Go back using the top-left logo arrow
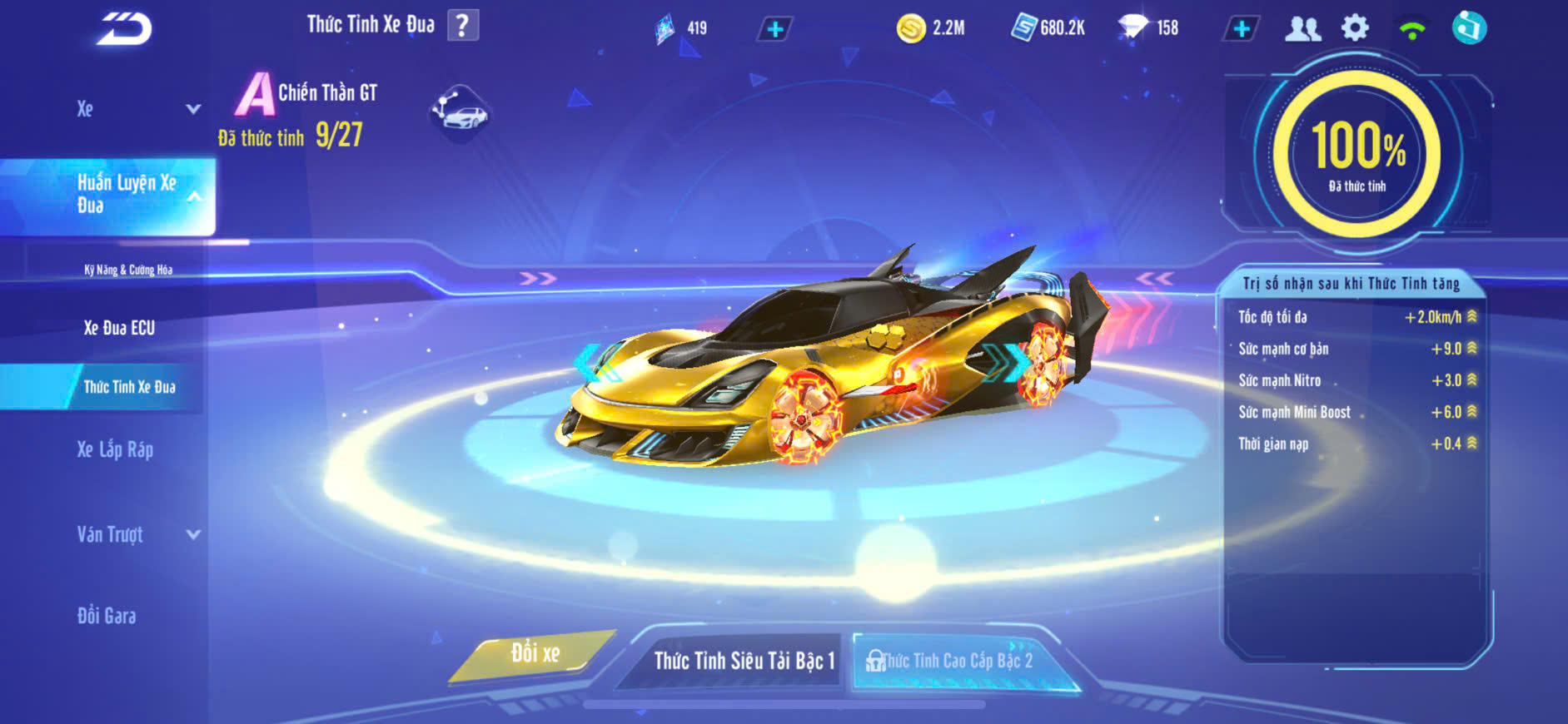This screenshot has height=724, width=1568. point(125,29)
